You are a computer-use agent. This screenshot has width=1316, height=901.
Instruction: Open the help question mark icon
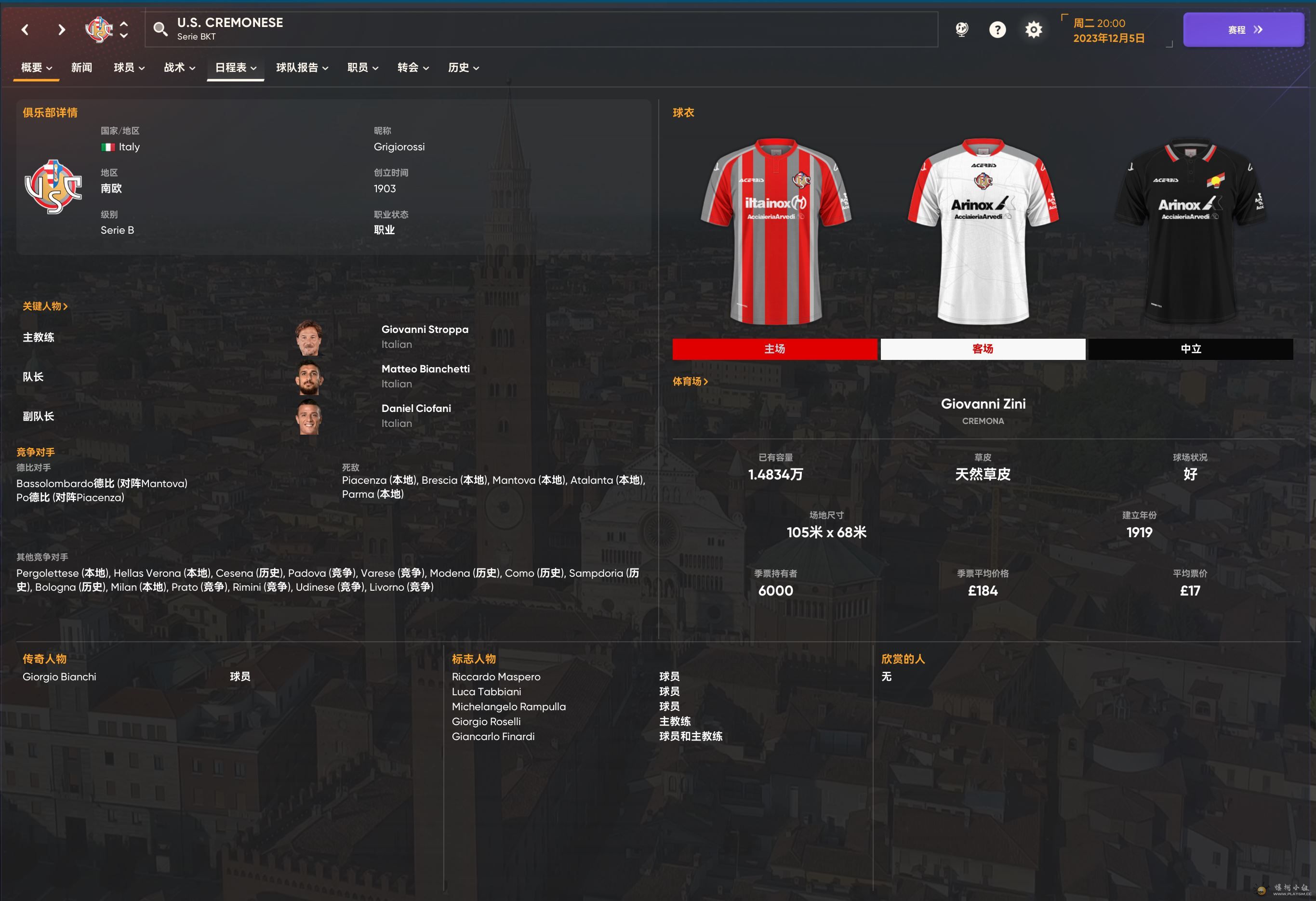pos(997,29)
